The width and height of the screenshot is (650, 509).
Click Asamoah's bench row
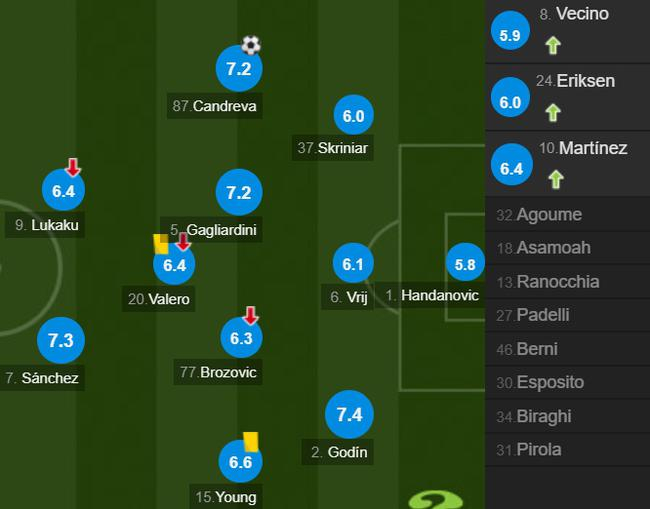click(567, 248)
